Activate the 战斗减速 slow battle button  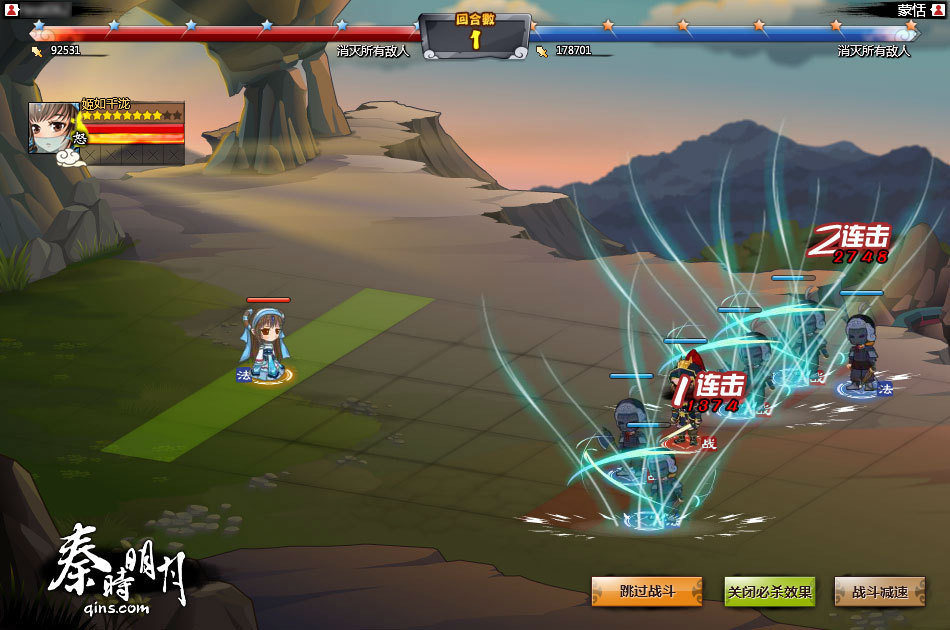click(x=880, y=592)
